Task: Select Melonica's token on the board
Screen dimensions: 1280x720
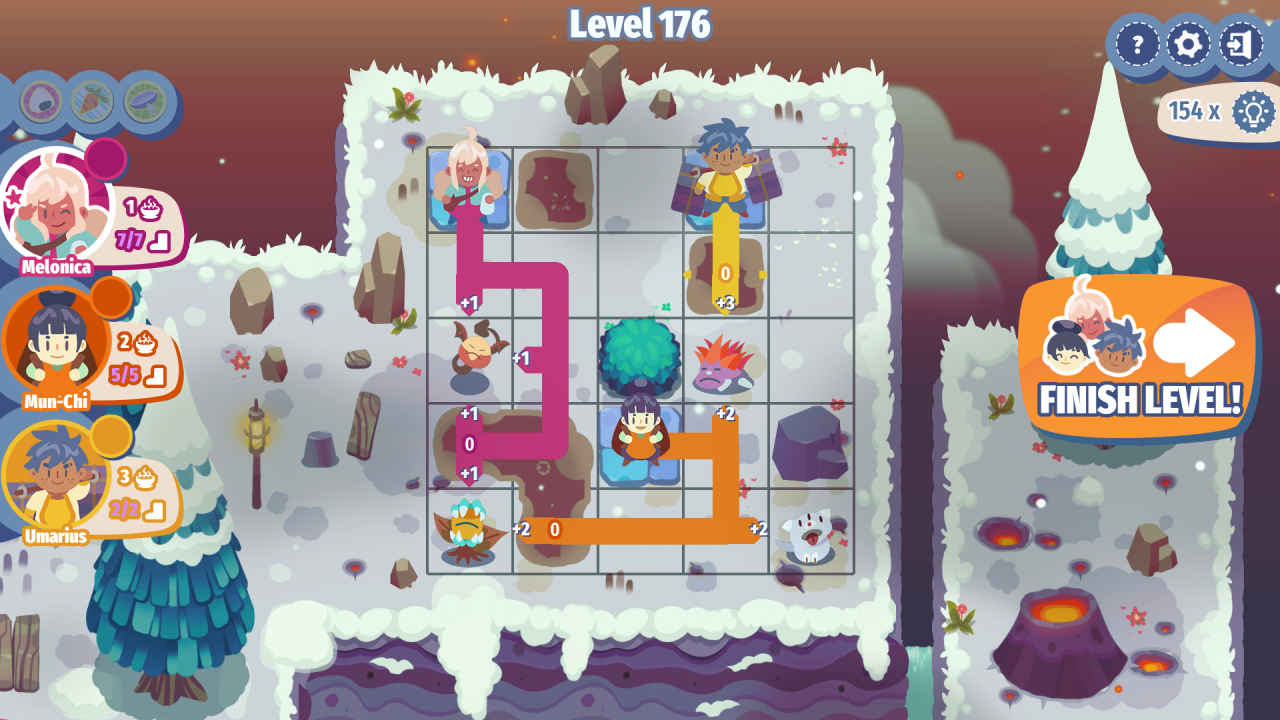Action: pos(469,180)
